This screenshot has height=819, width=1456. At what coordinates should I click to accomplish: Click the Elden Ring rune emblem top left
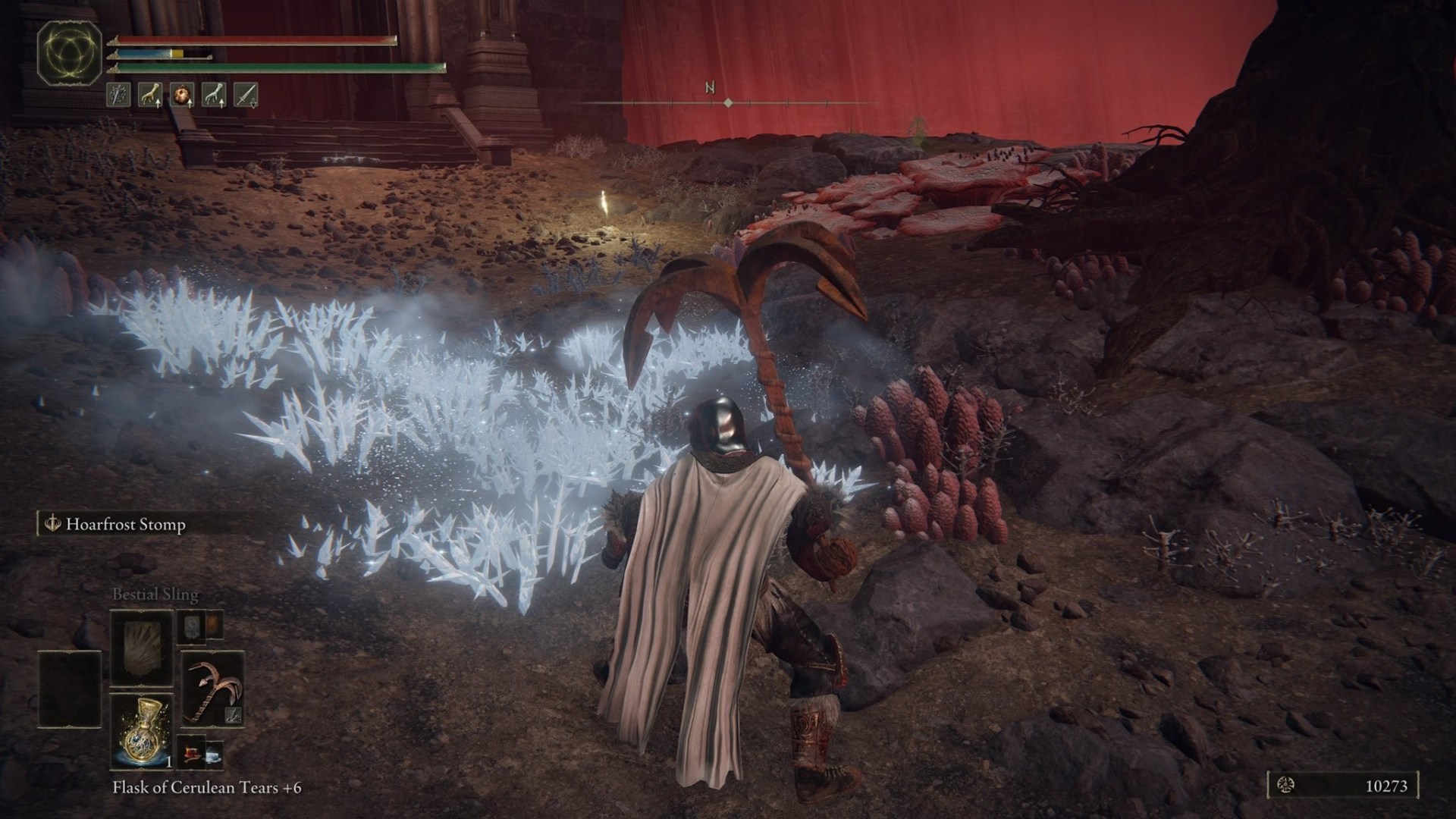tap(68, 53)
